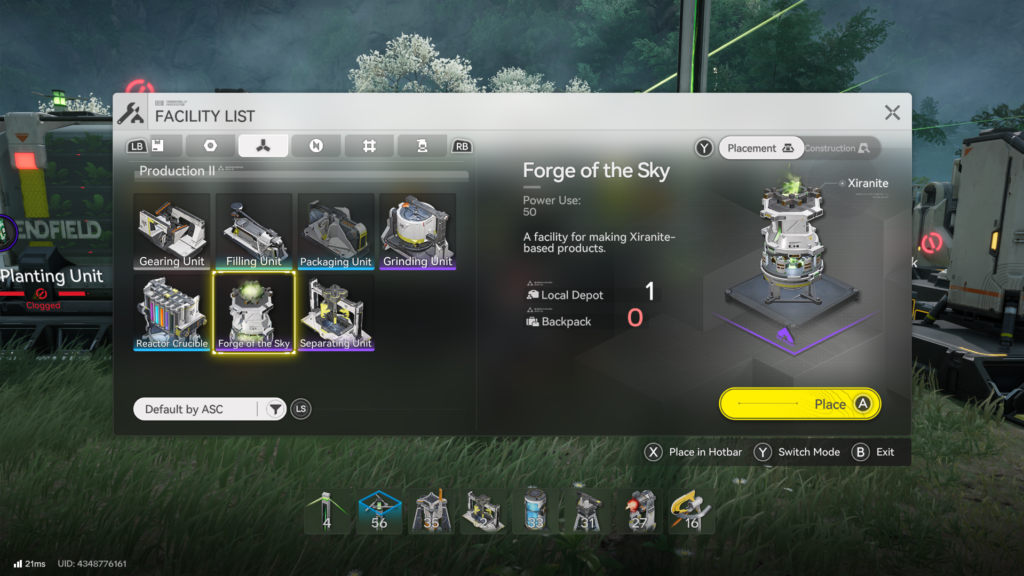Pick the Packaging Unit facility

(x=336, y=232)
